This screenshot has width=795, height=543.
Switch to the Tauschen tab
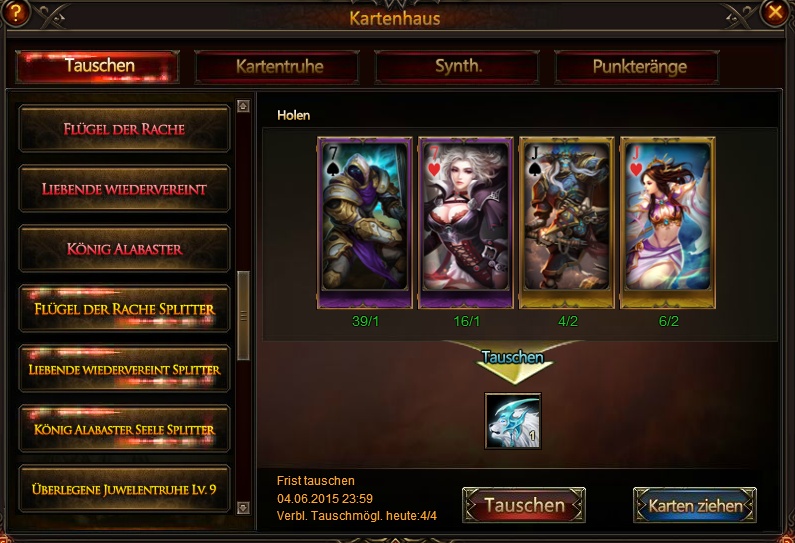point(98,66)
